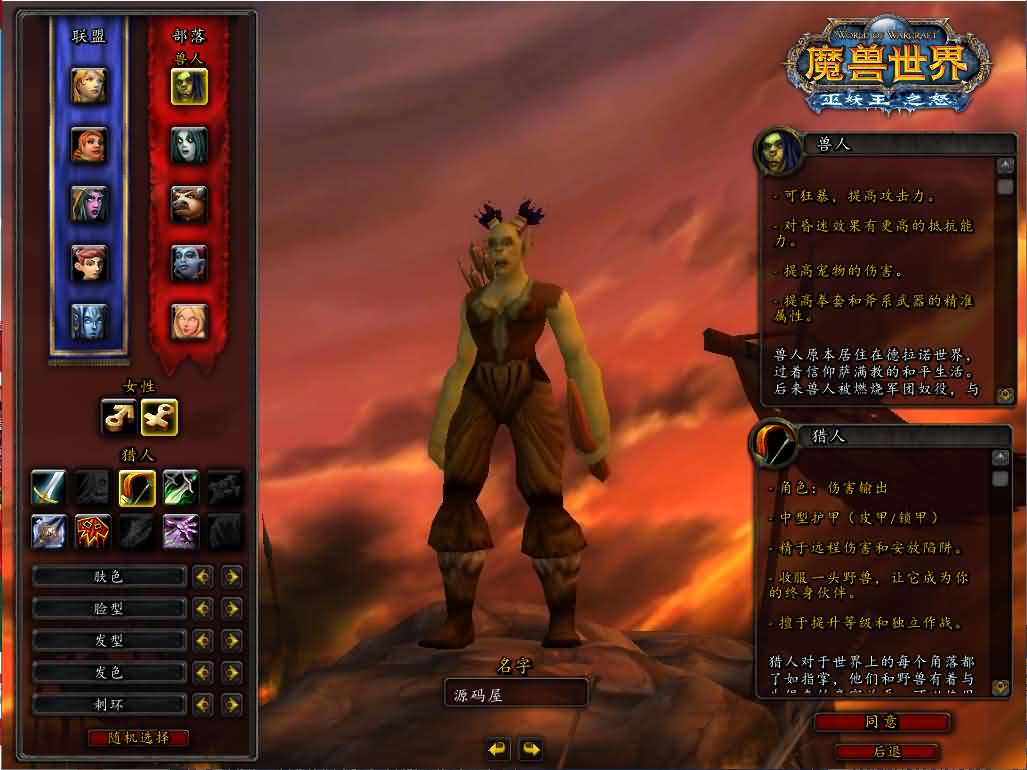This screenshot has height=770, width=1027.
Task: Go back with the 后退 button
Action: coord(887,751)
